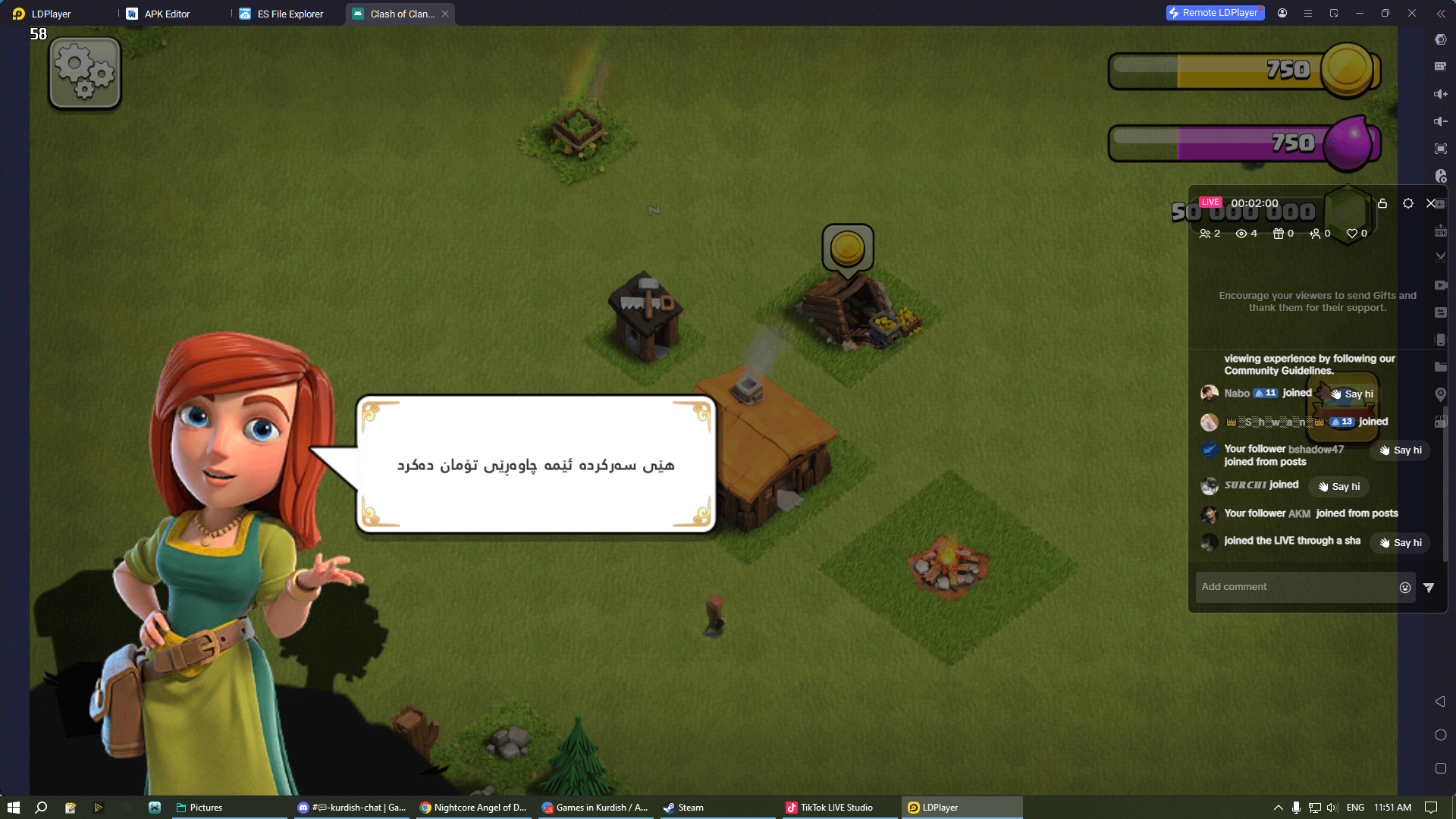Image resolution: width=1456 pixels, height=819 pixels.
Task: Open virtual GPS location tool
Action: pyautogui.click(x=1441, y=394)
